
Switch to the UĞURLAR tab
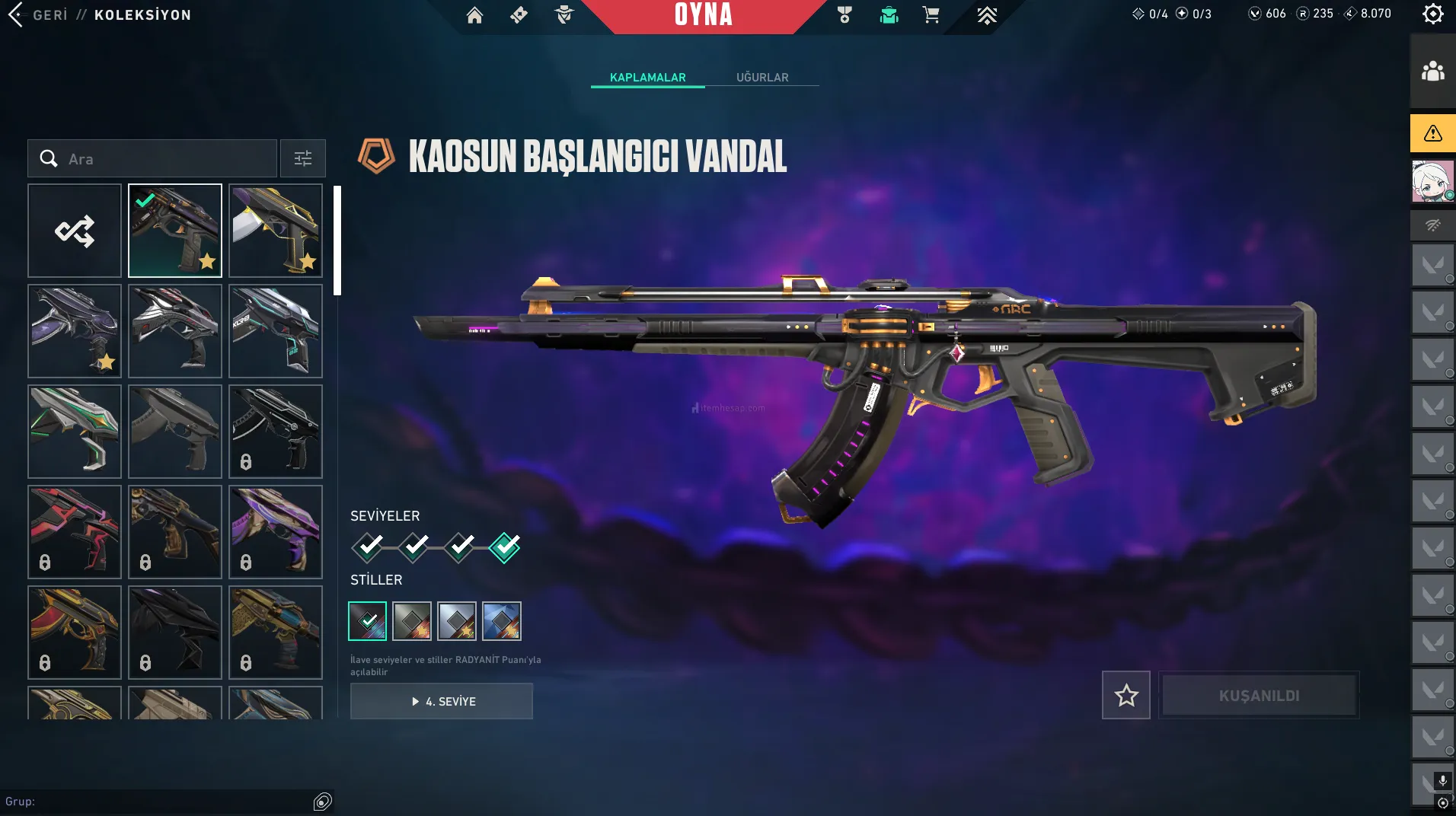(x=762, y=78)
